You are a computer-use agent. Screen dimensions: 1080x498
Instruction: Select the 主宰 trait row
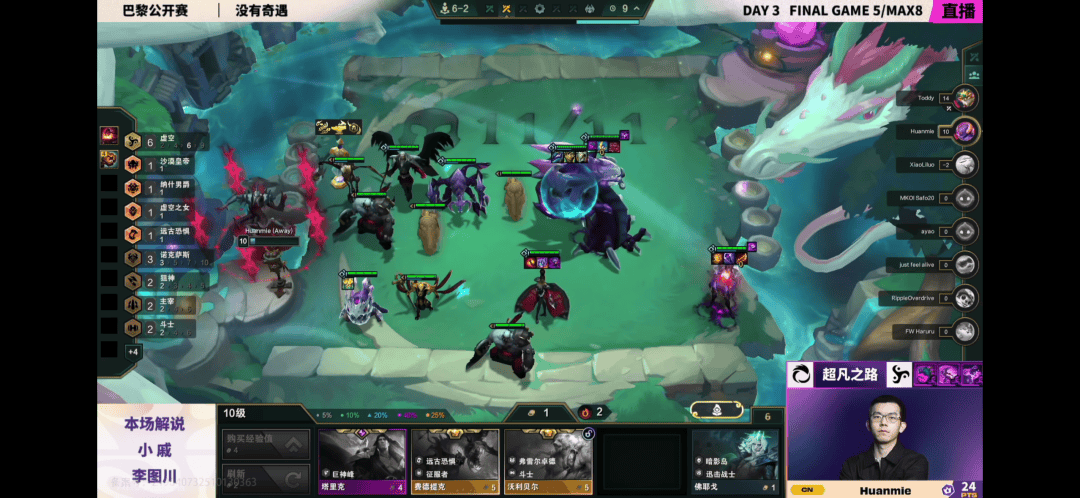pyautogui.click(x=162, y=305)
